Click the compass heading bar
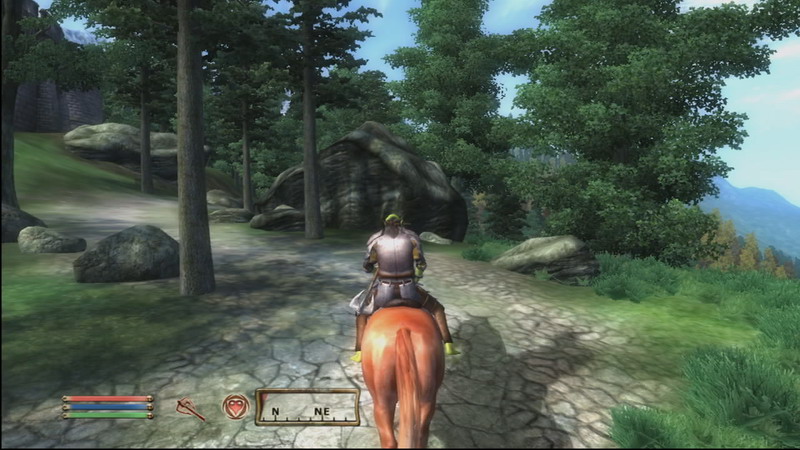The image size is (800, 450). (x=307, y=407)
